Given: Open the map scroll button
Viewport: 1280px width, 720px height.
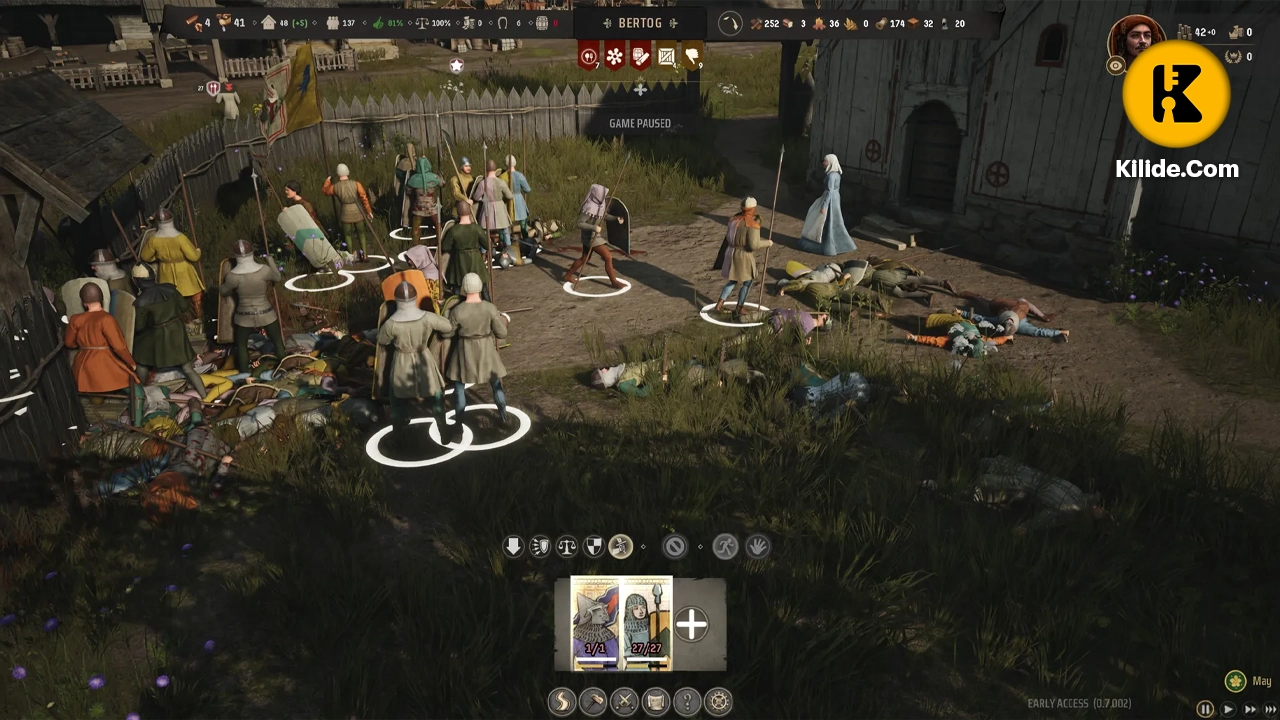Looking at the screenshot, I should coord(656,701).
